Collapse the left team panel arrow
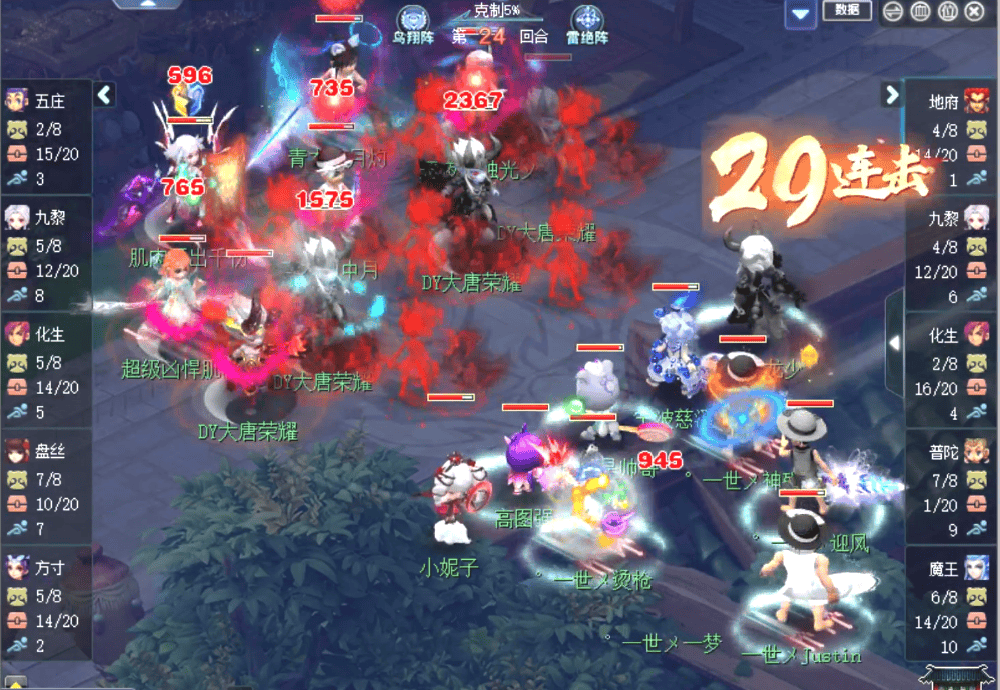The height and width of the screenshot is (690, 1000). tap(105, 95)
